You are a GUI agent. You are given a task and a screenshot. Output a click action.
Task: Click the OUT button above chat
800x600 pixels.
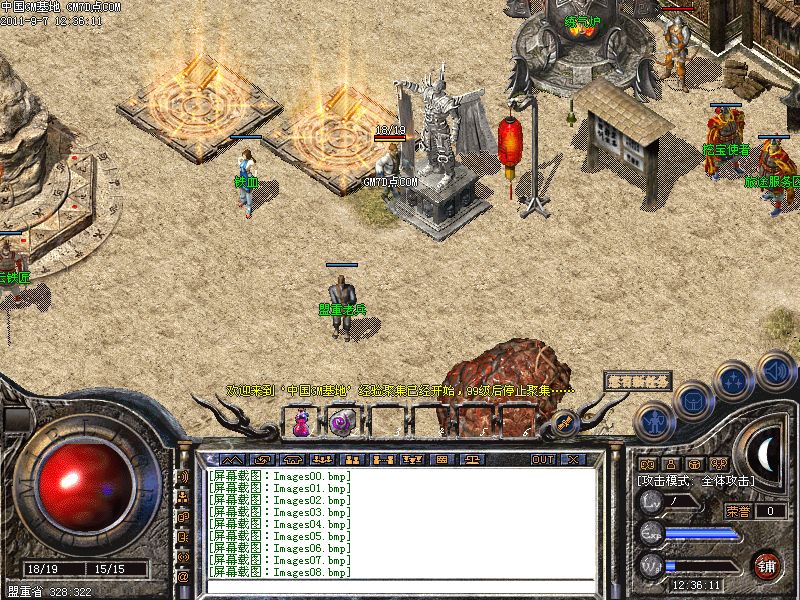click(543, 459)
